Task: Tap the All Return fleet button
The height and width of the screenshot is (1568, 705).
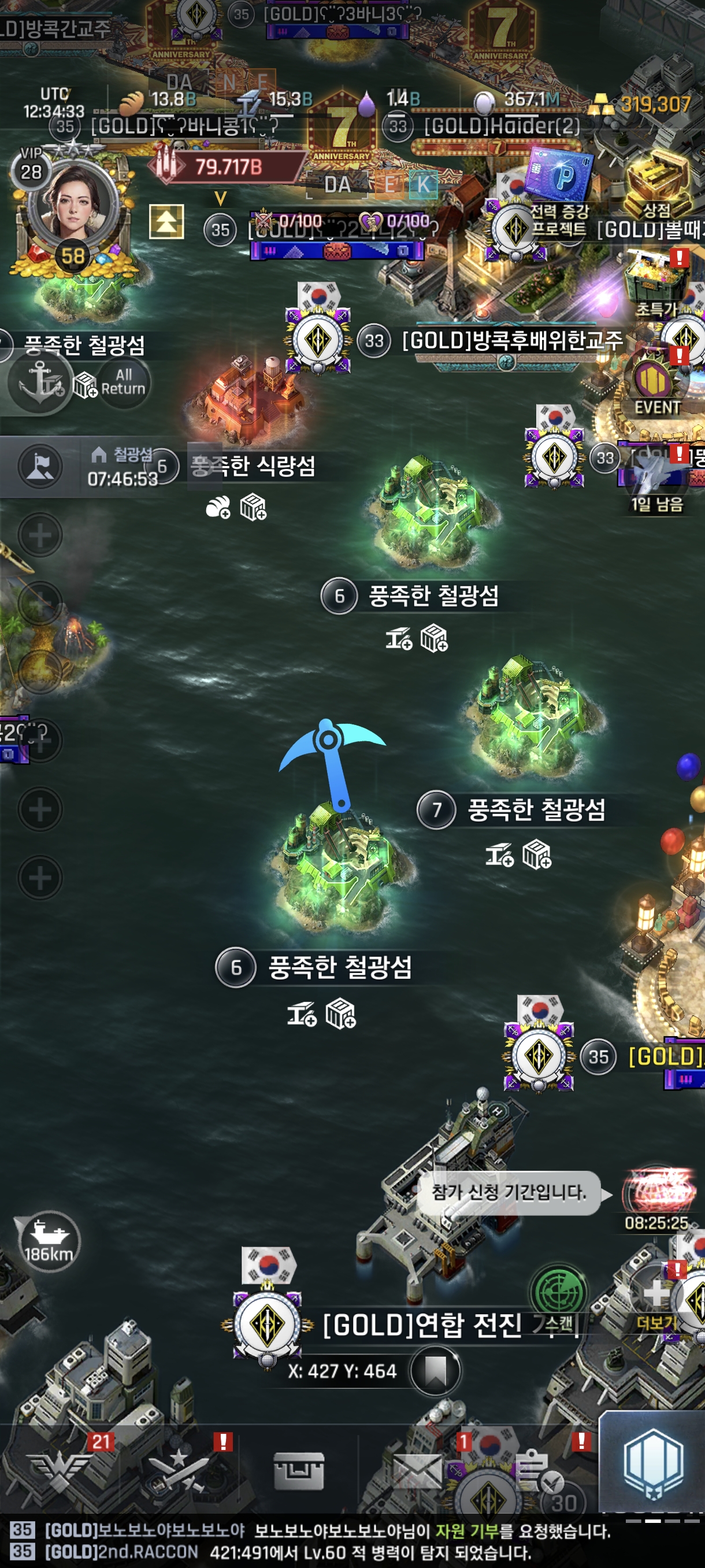Action: coord(123,382)
